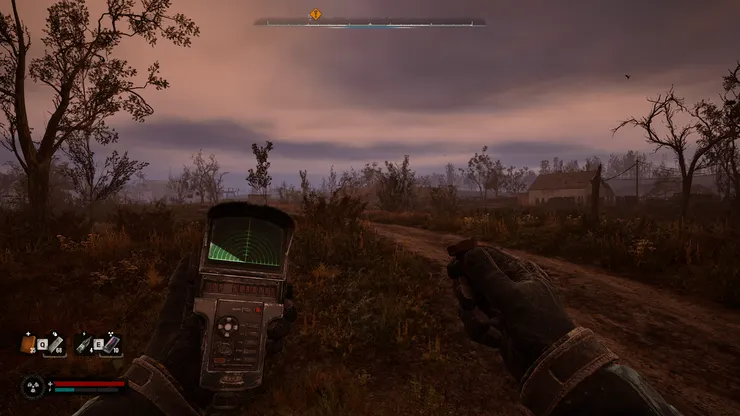Select the bottle quick slot item
The image size is (740, 416).
click(83, 345)
